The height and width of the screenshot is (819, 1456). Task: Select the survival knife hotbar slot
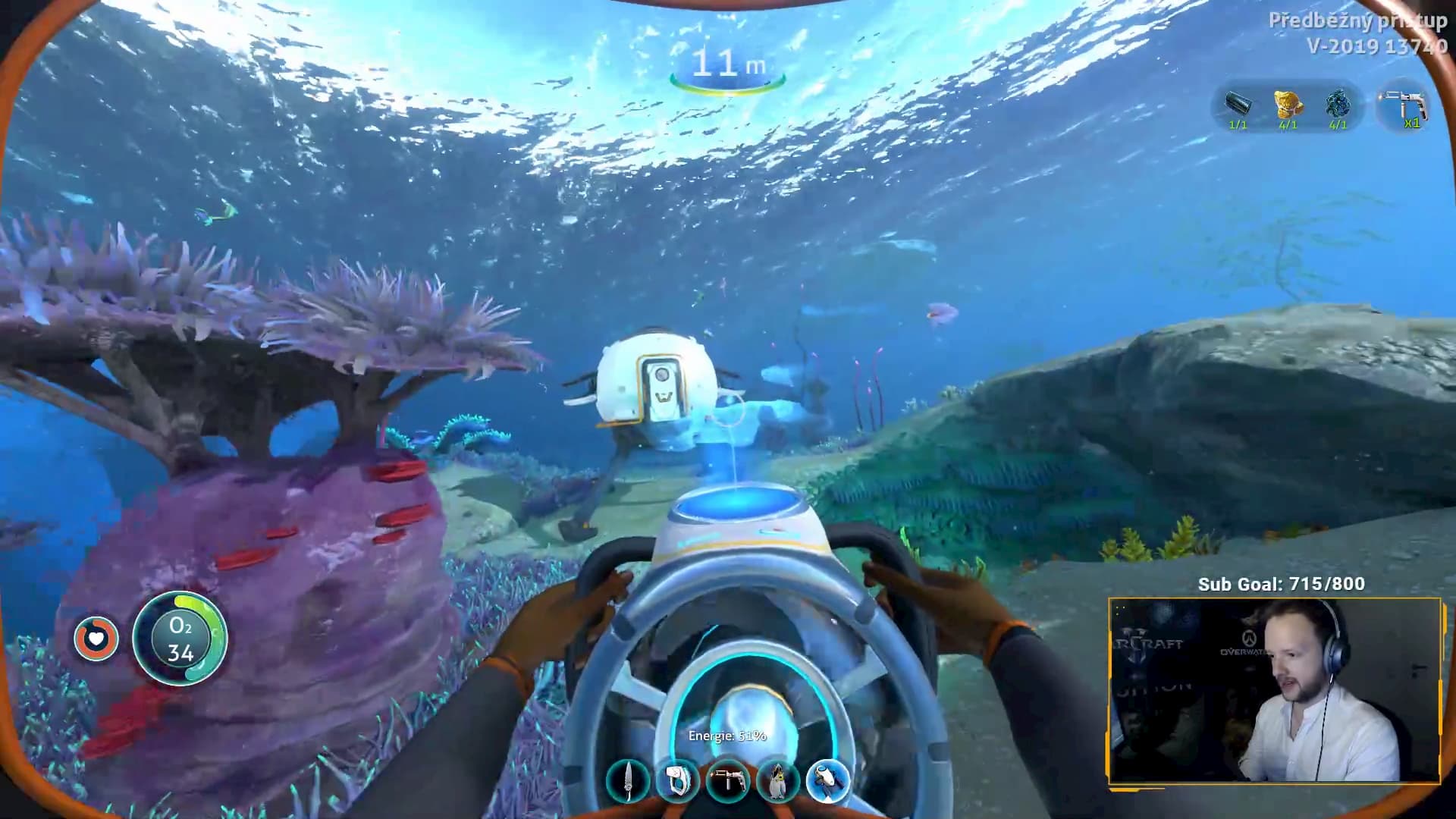pyautogui.click(x=628, y=782)
